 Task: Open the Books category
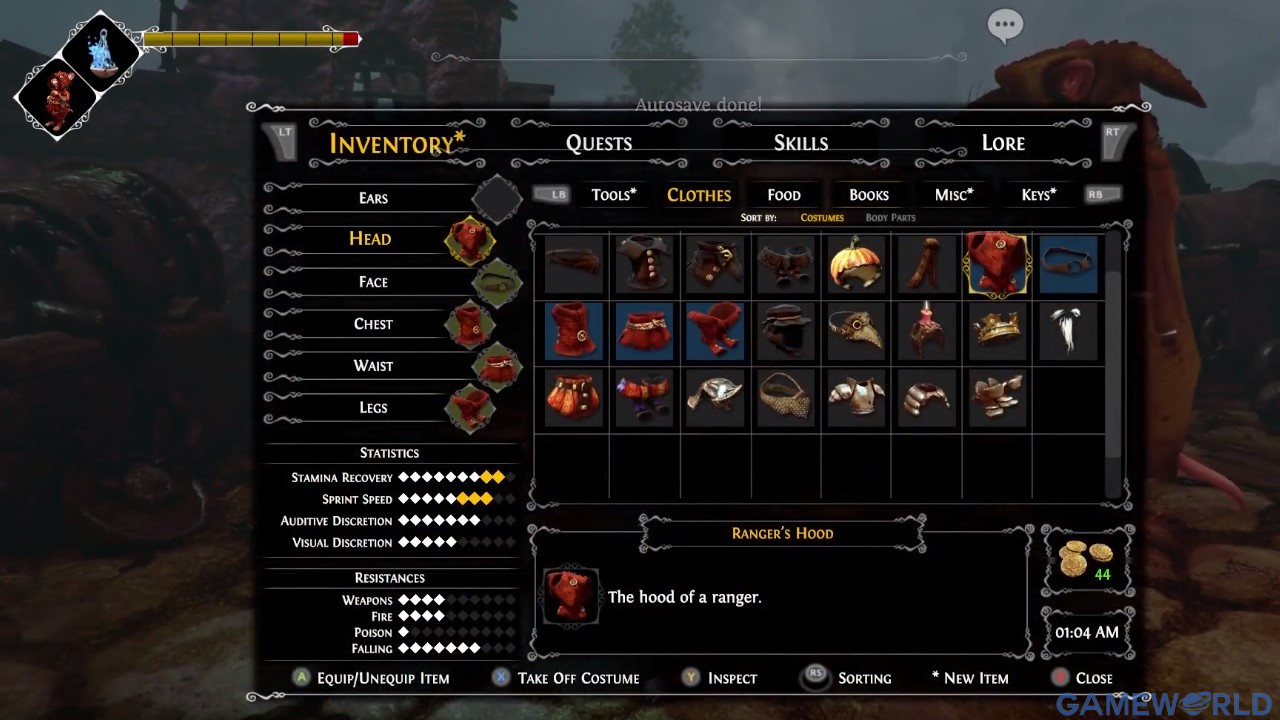click(x=868, y=195)
